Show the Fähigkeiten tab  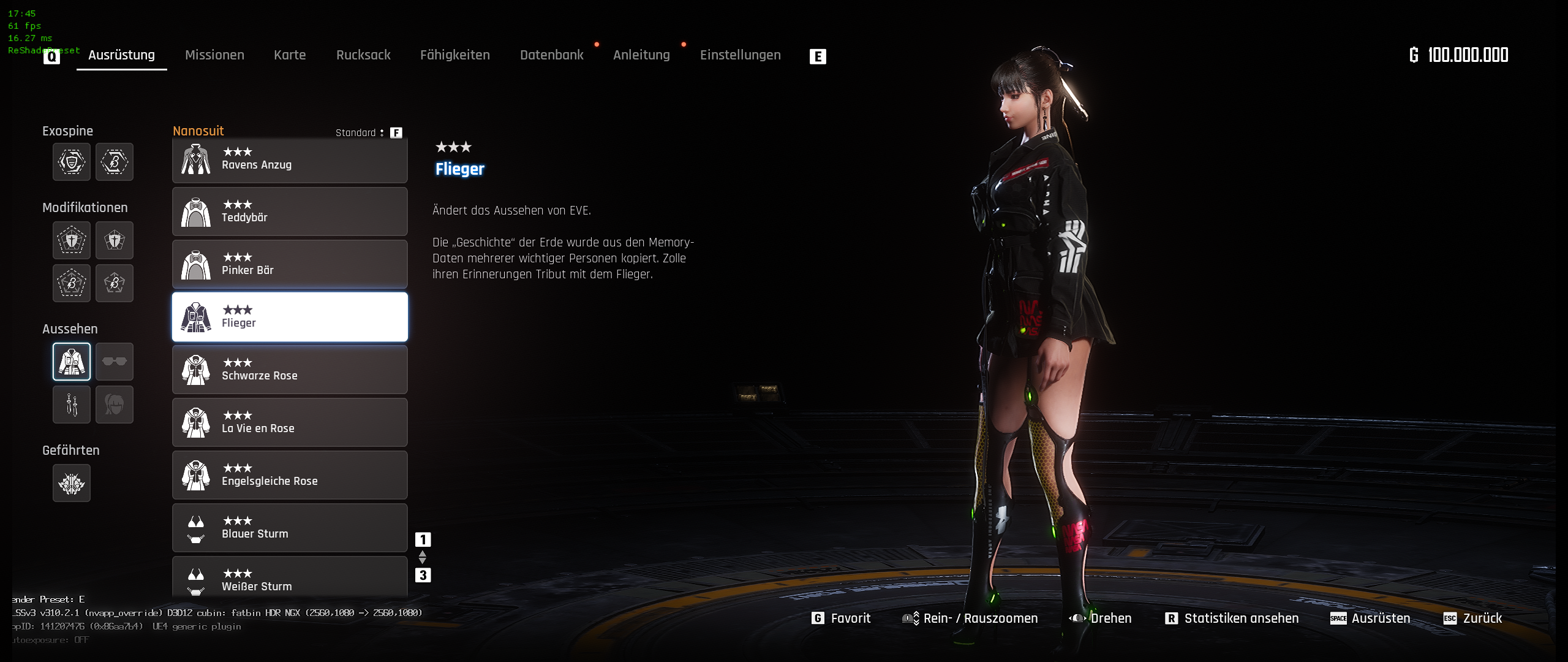[454, 55]
